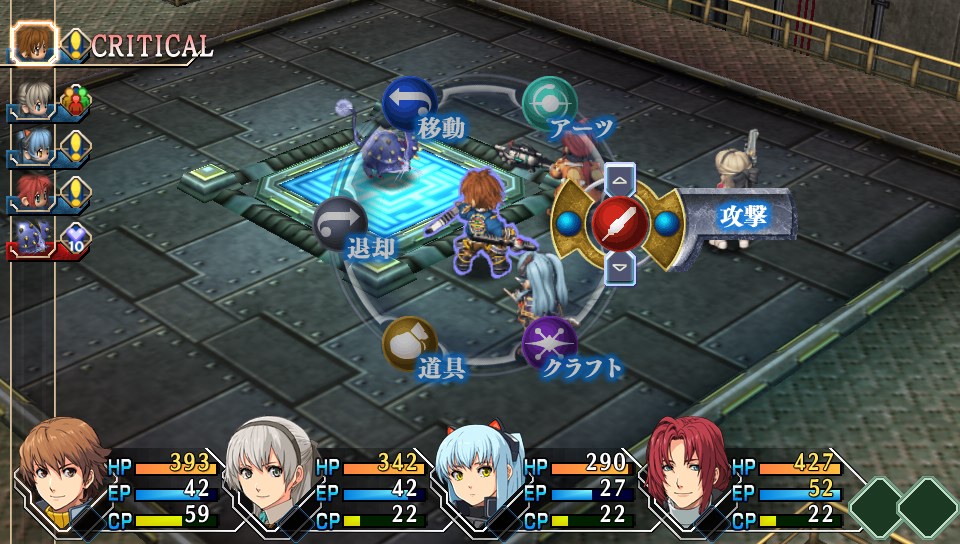Viewport: 960px width, 544px height.
Task: Select the blue-haired girl in the turn order
Action: click(x=32, y=145)
